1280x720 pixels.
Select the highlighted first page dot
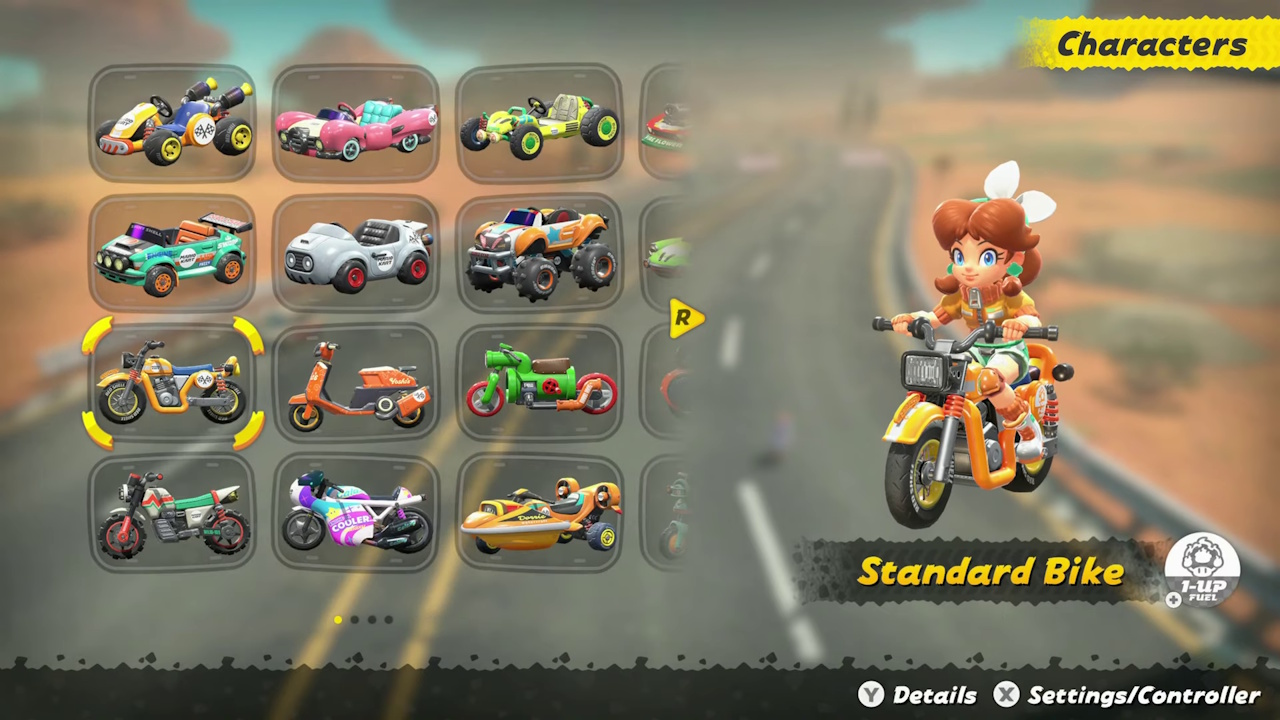[338, 620]
